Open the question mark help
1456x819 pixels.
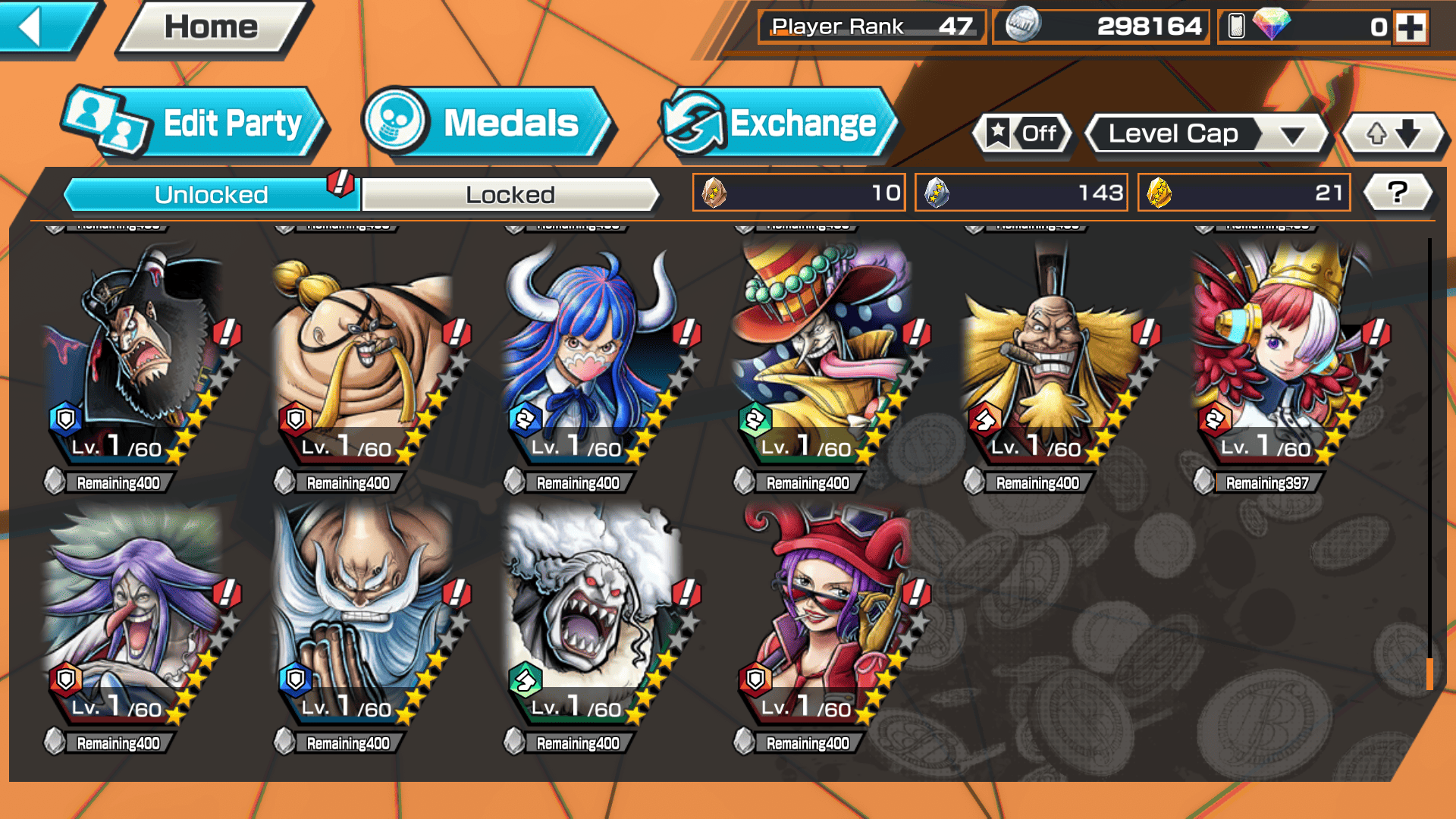coord(1397,193)
